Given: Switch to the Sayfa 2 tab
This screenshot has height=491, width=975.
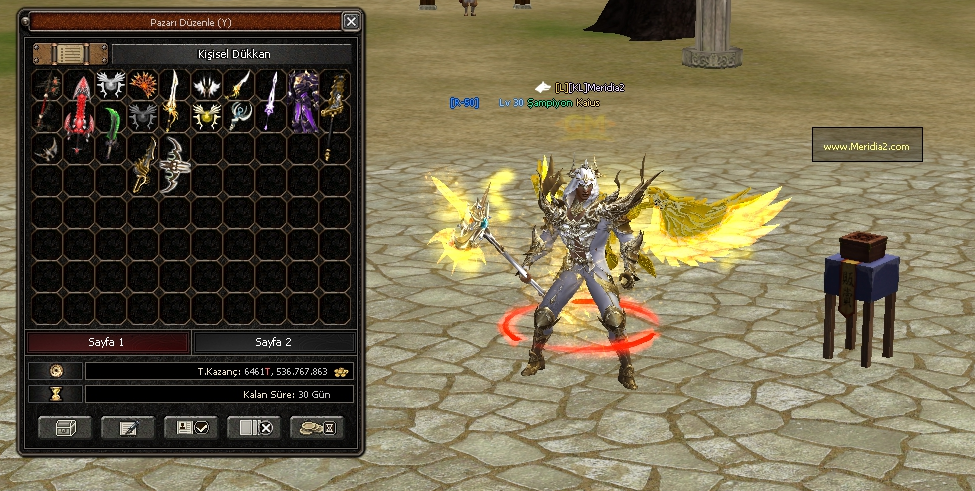Looking at the screenshot, I should (272, 342).
